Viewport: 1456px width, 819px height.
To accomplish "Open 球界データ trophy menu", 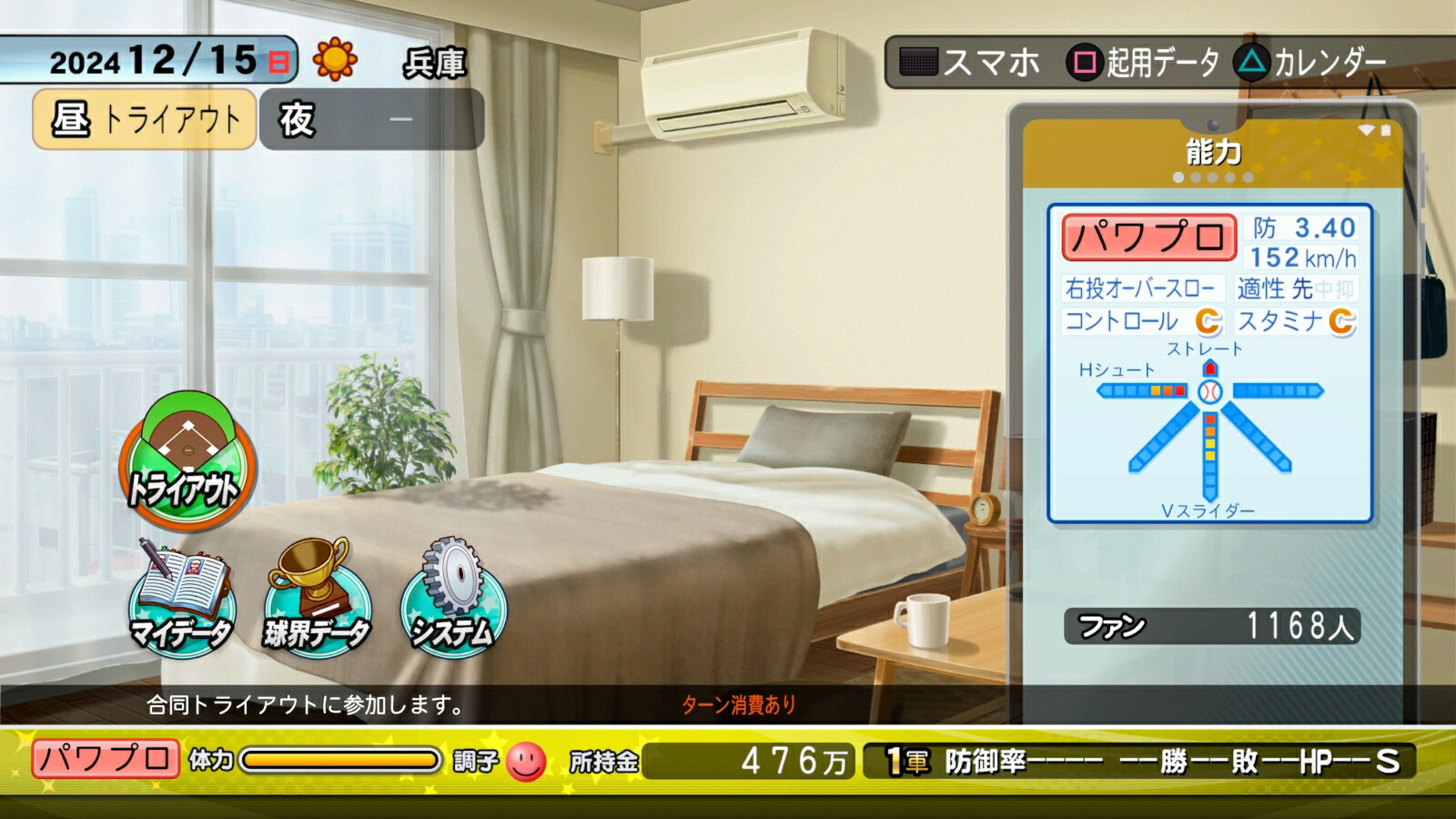I will 317,597.
